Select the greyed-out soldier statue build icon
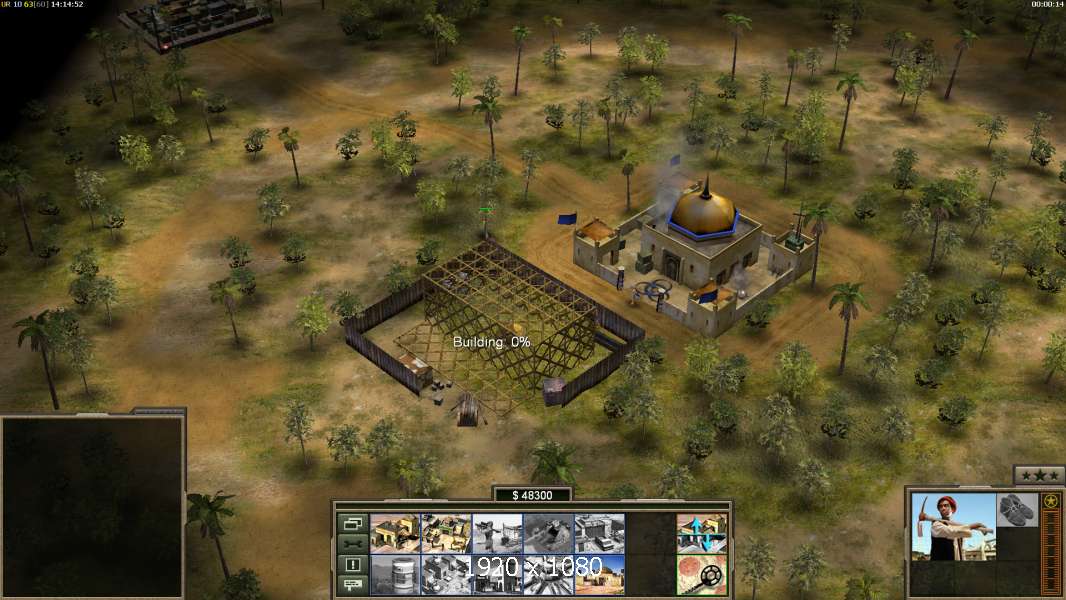The image size is (1066, 600). [x=497, y=533]
